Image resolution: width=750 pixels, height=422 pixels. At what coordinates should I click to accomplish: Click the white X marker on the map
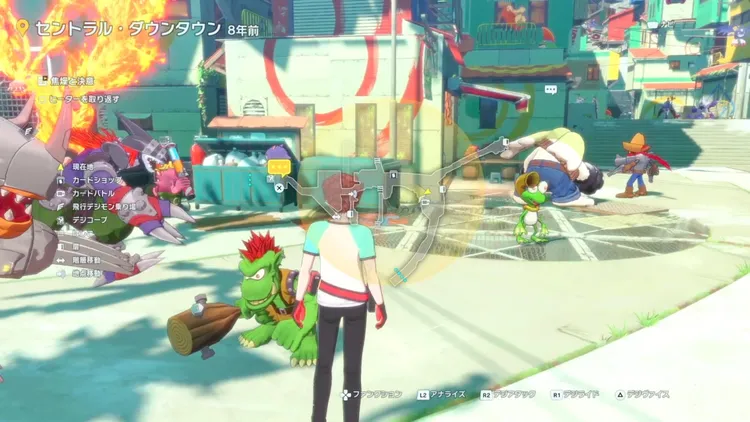[278, 186]
